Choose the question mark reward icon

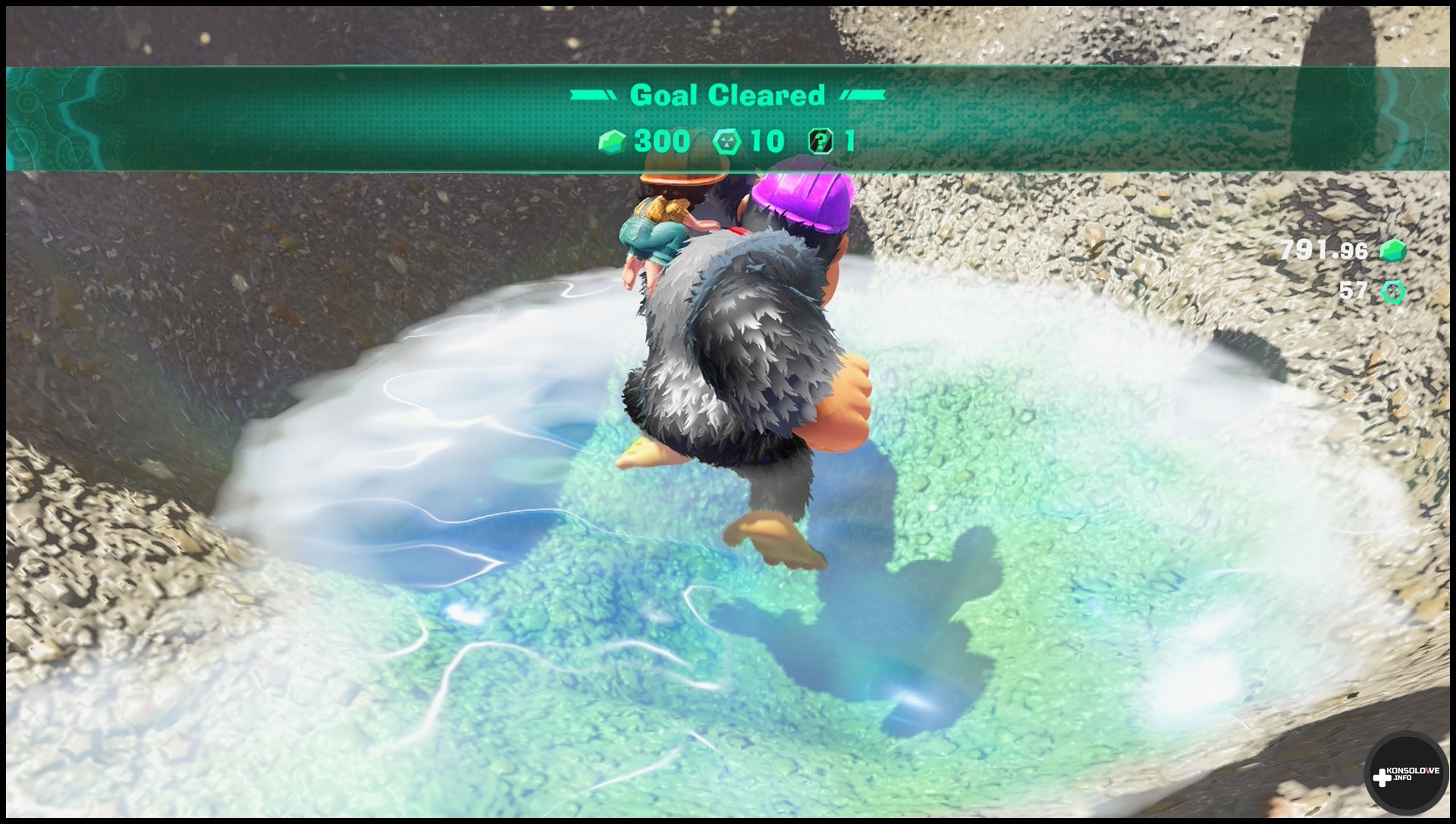click(x=821, y=141)
